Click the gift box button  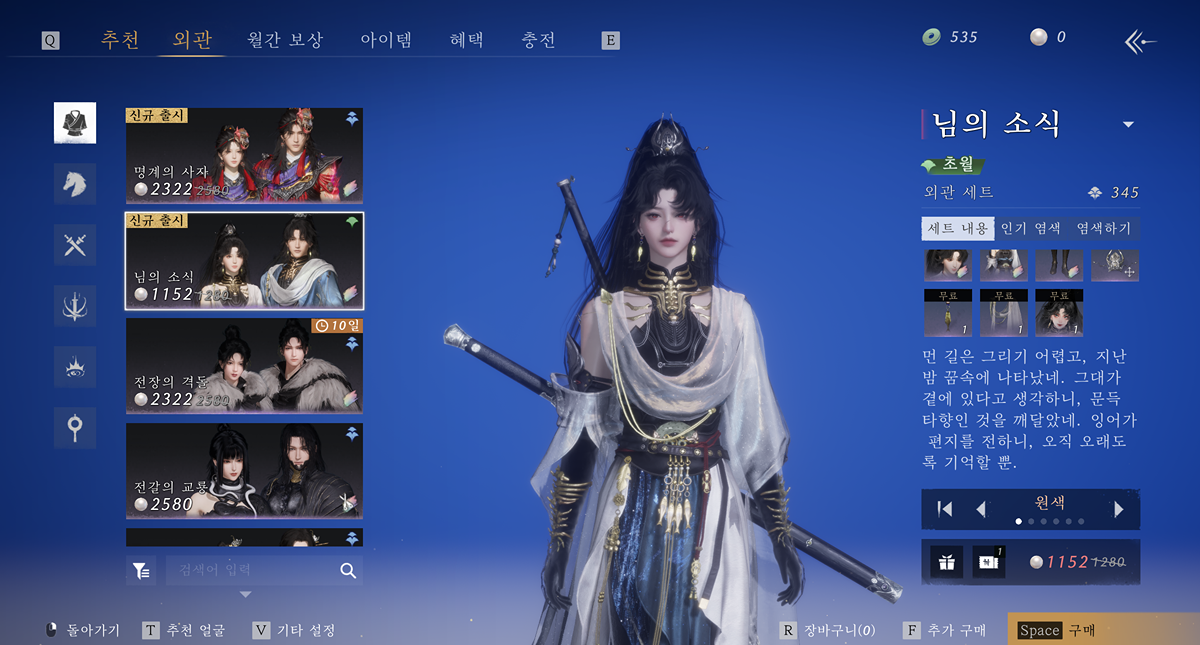(x=946, y=562)
